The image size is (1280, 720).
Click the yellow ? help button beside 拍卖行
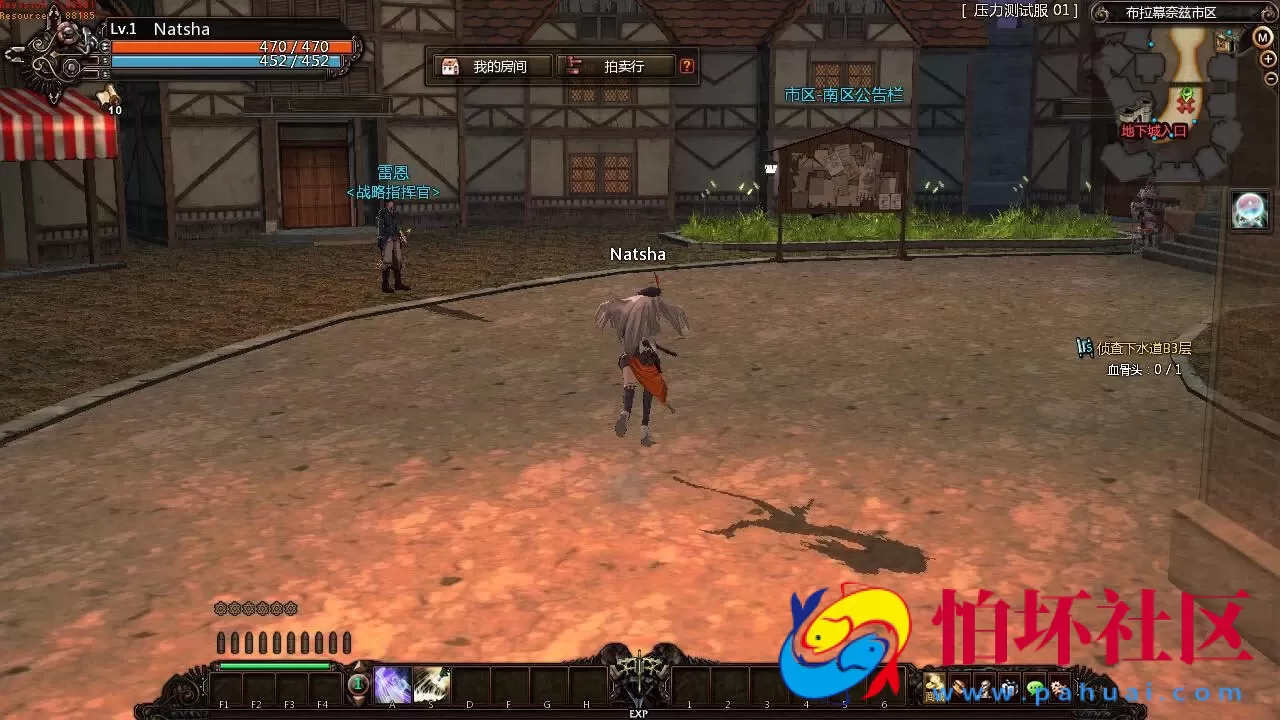click(x=686, y=66)
